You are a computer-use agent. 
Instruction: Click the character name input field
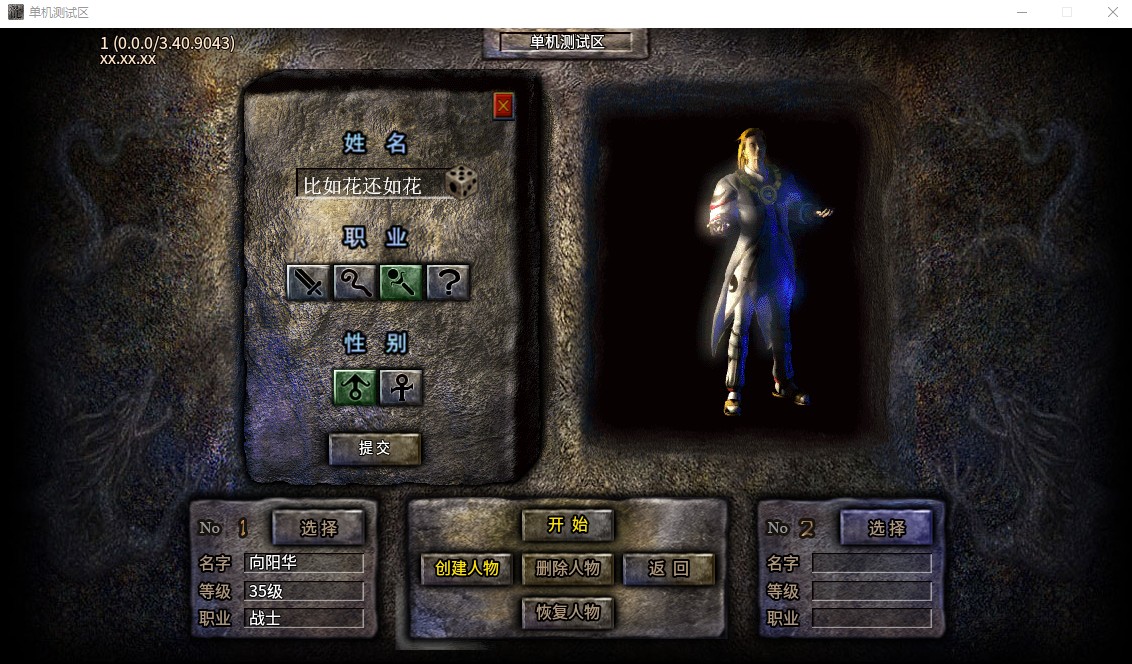[370, 185]
